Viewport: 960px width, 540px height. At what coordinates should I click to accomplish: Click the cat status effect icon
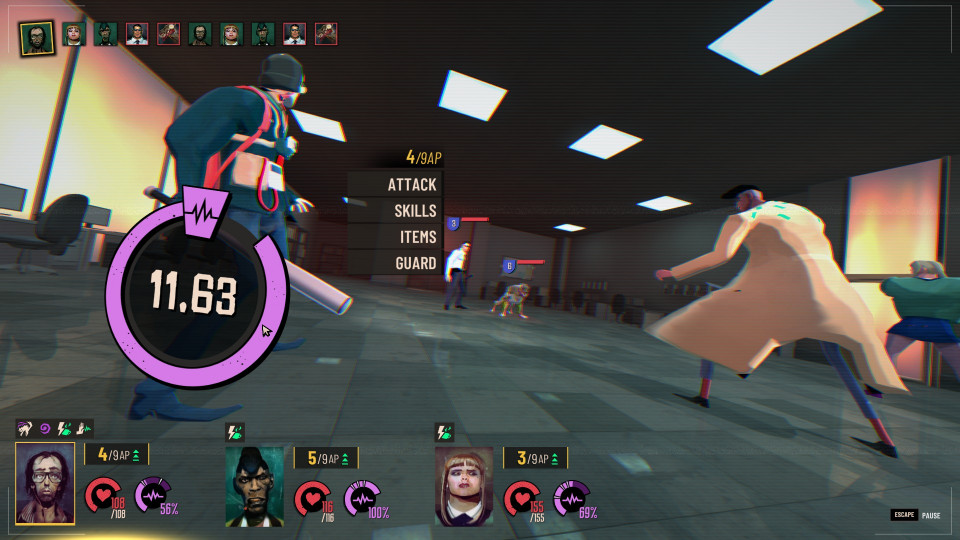pyautogui.click(x=25, y=428)
